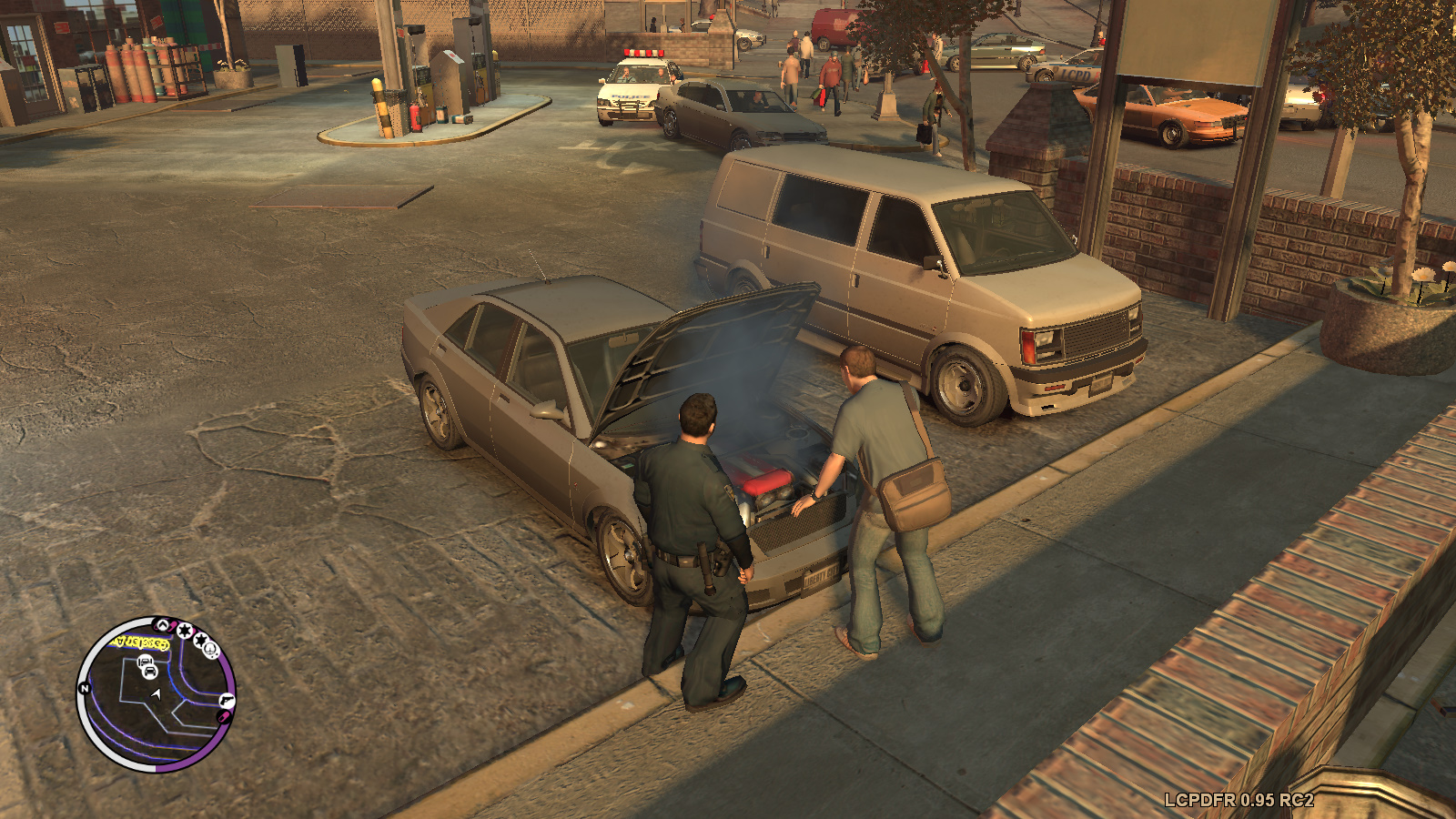Choose the pistol gun shop blip

(x=226, y=701)
